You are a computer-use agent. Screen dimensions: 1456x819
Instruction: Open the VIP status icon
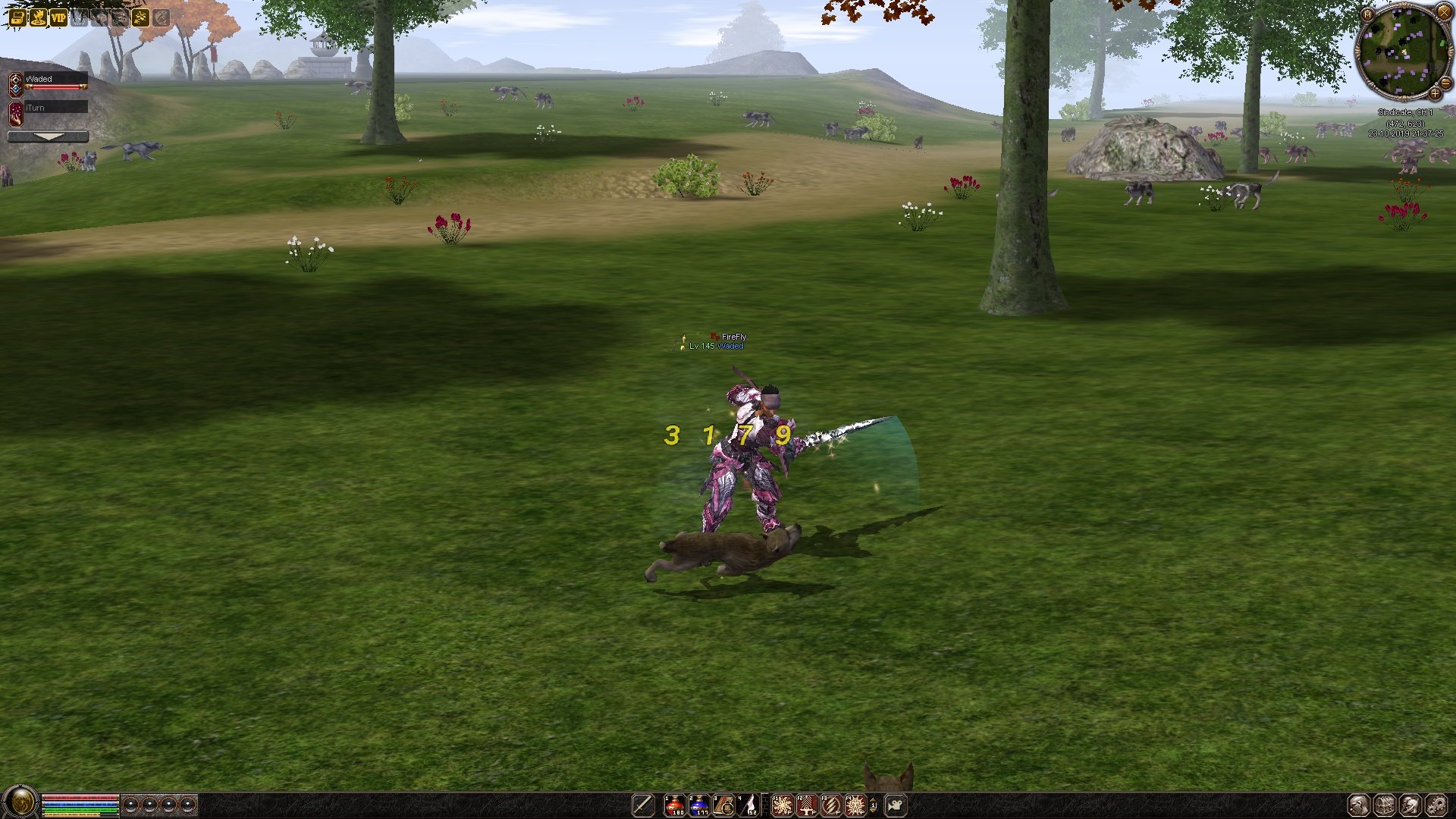(x=58, y=17)
